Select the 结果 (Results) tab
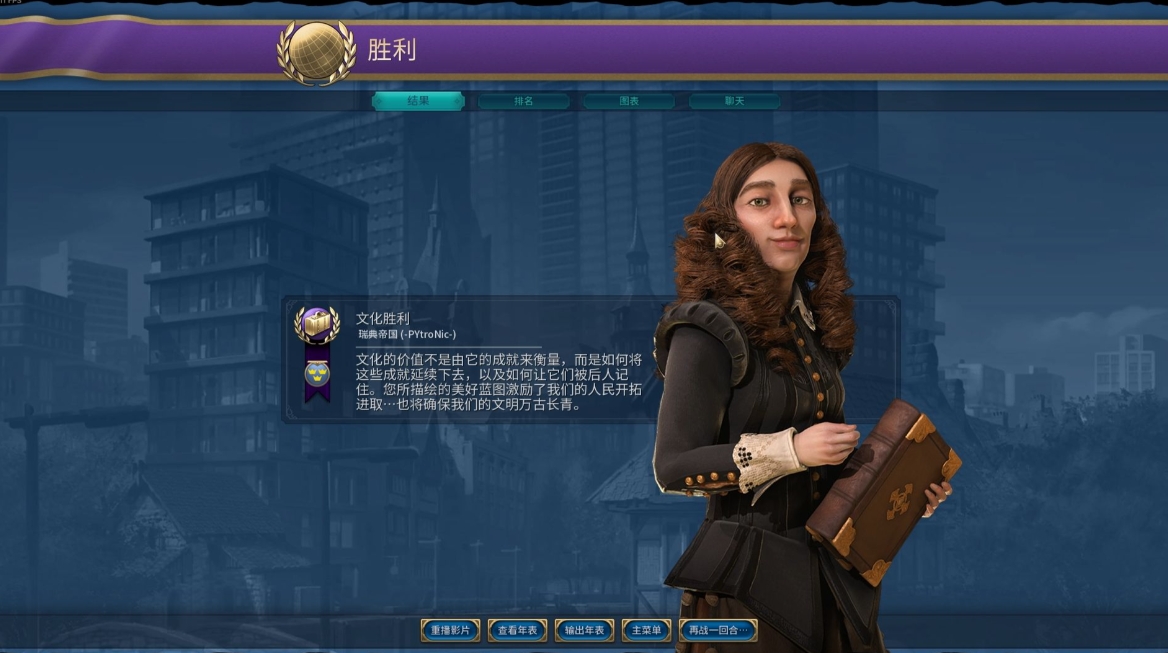This screenshot has width=1168, height=653. tap(418, 101)
